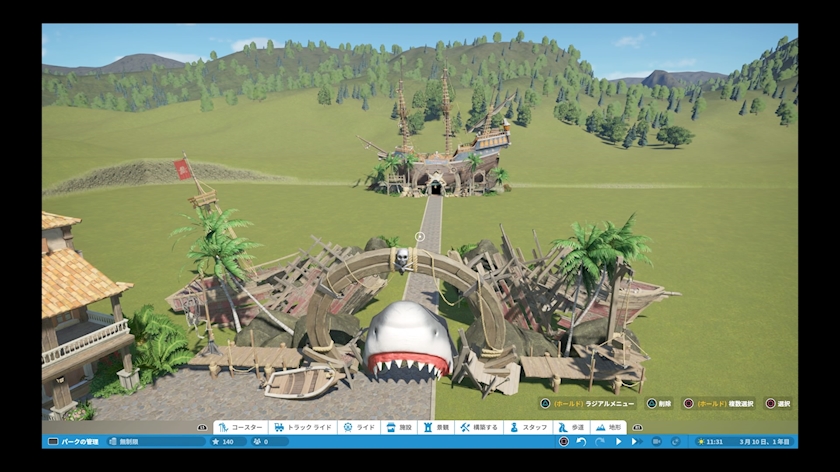Open the 構築する (Build) tab

click(478, 427)
